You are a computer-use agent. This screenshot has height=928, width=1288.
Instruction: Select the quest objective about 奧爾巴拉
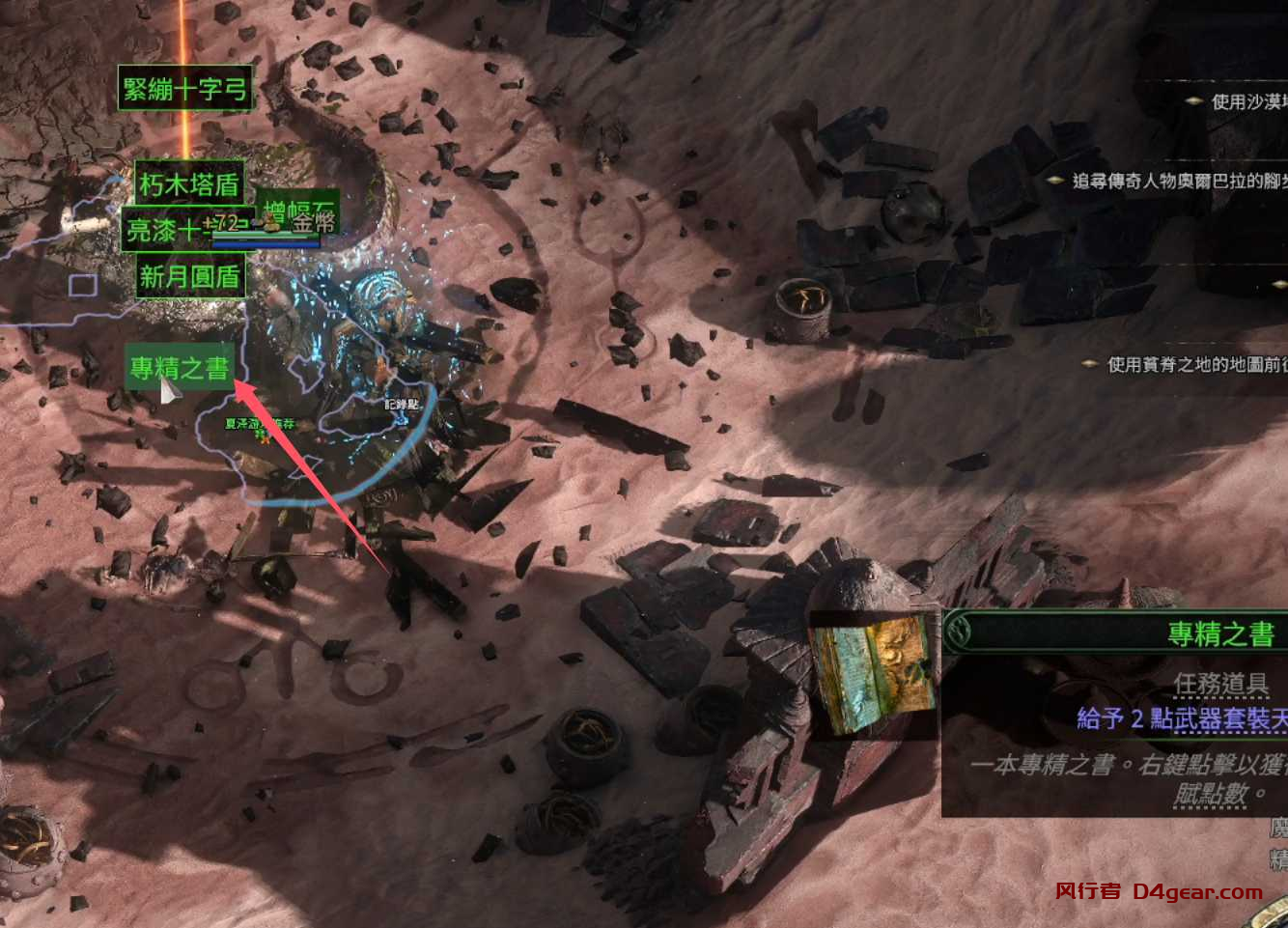pyautogui.click(x=1178, y=181)
